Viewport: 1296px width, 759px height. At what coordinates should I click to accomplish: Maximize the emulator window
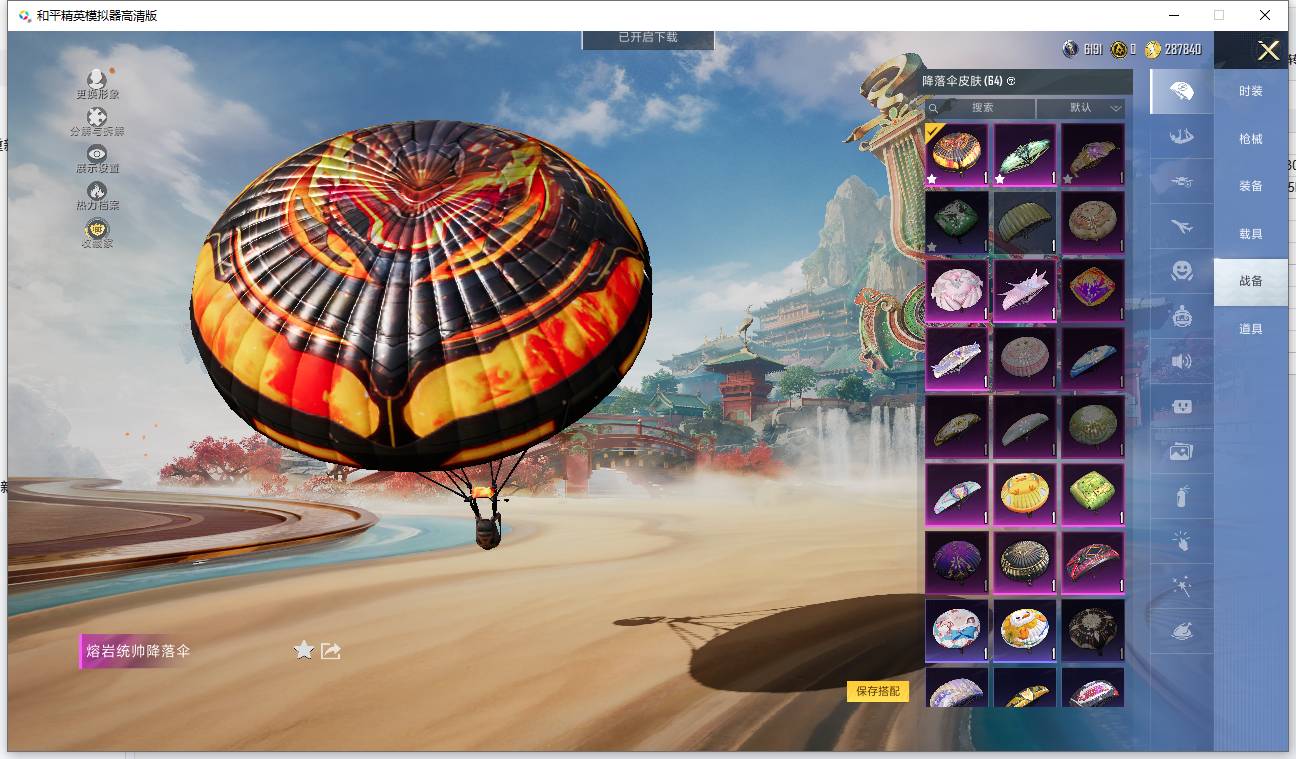tap(1219, 15)
